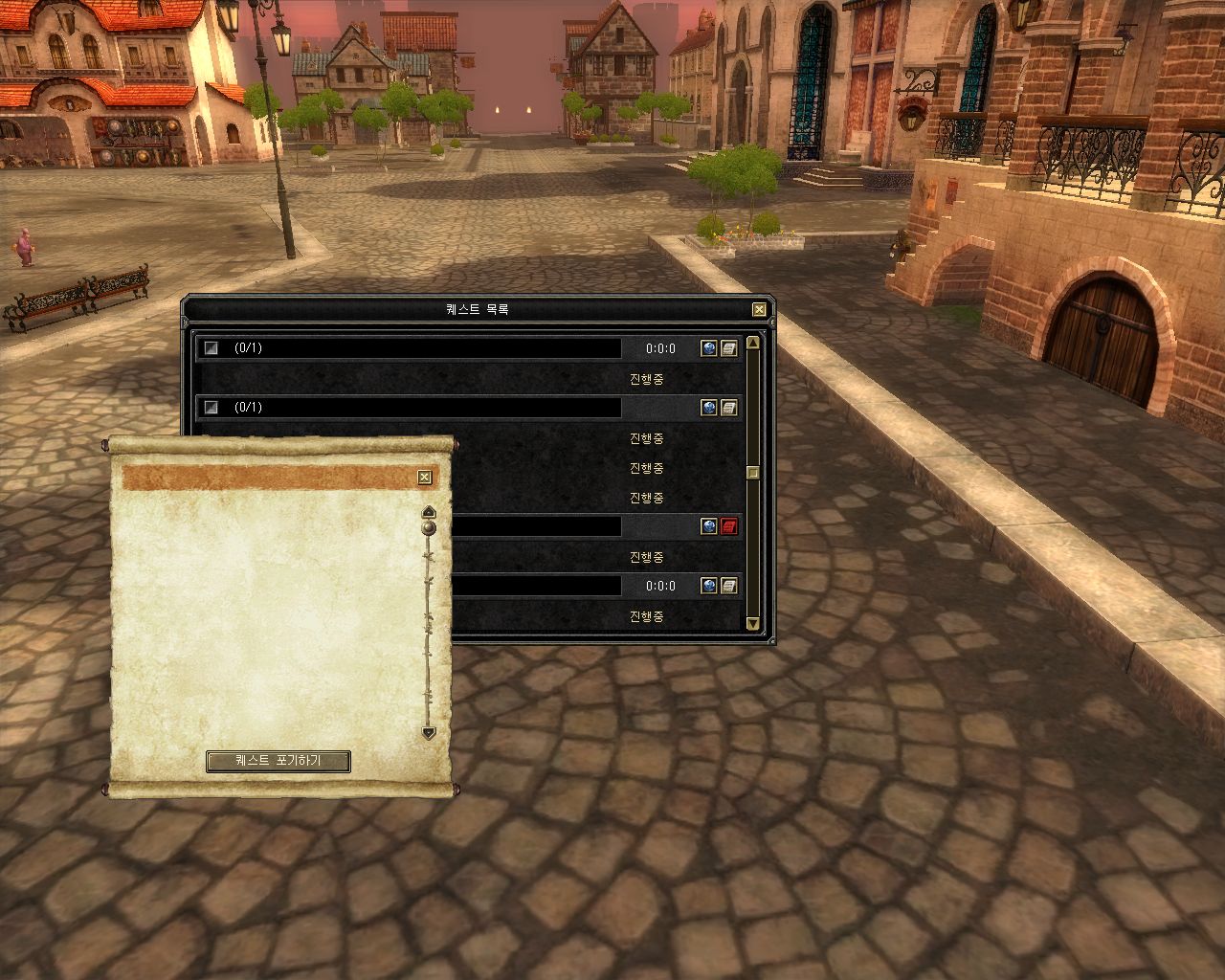Click the parchment scroll's up arrow

coord(429,511)
